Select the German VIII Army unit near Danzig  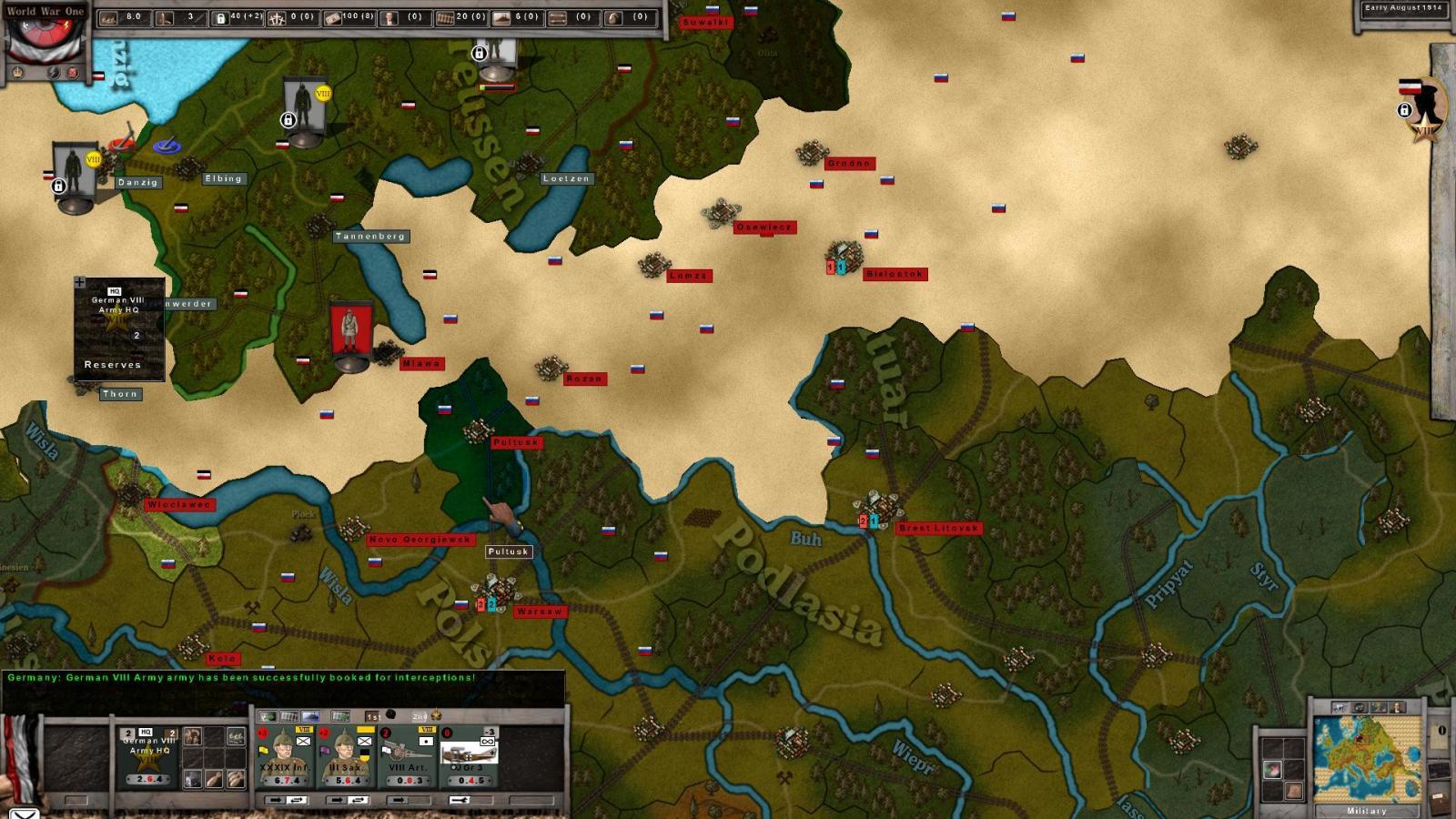[75, 176]
